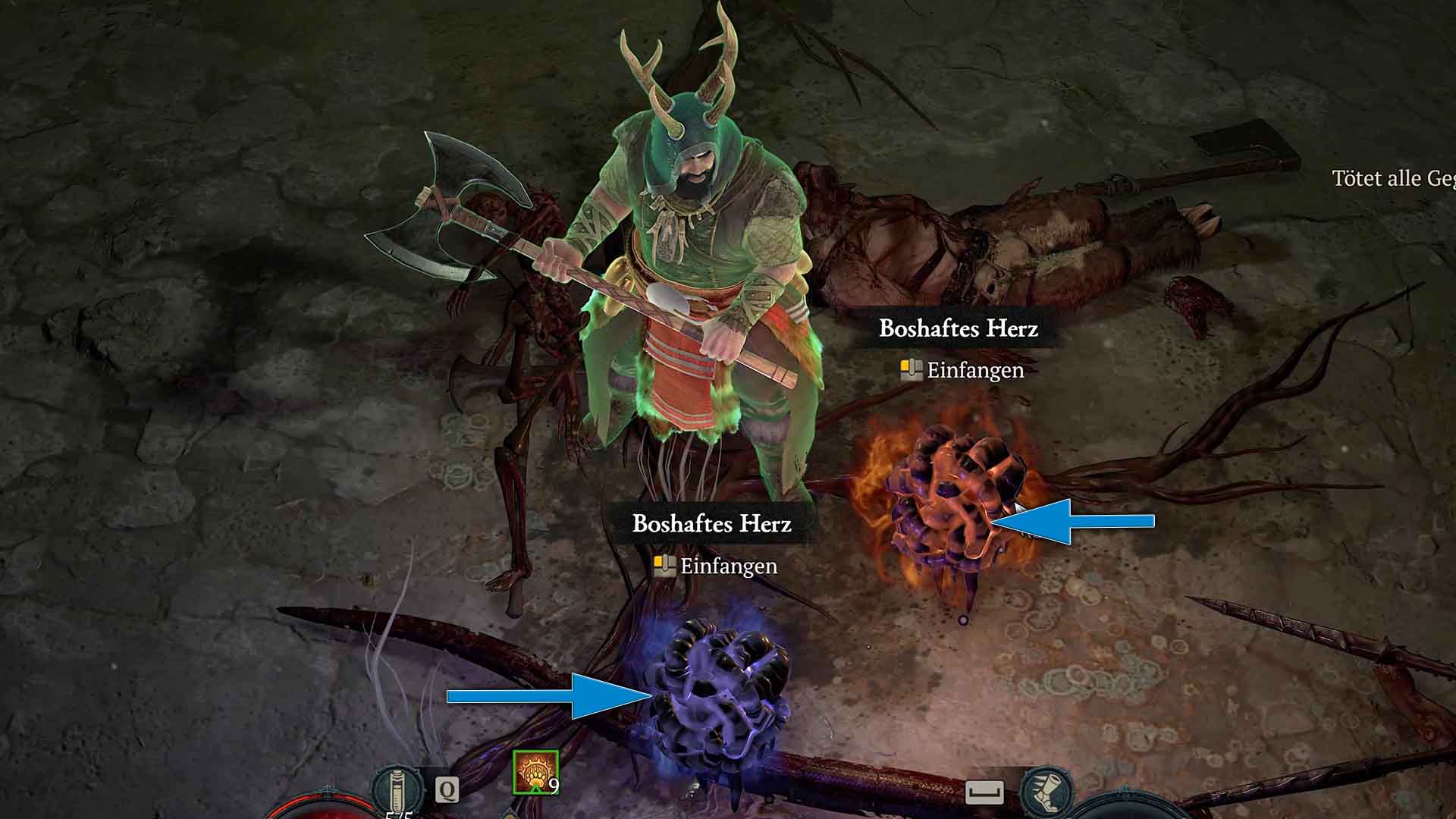Image resolution: width=1456 pixels, height=819 pixels.
Task: Select the Q emote wheel key icon
Action: pyautogui.click(x=449, y=790)
